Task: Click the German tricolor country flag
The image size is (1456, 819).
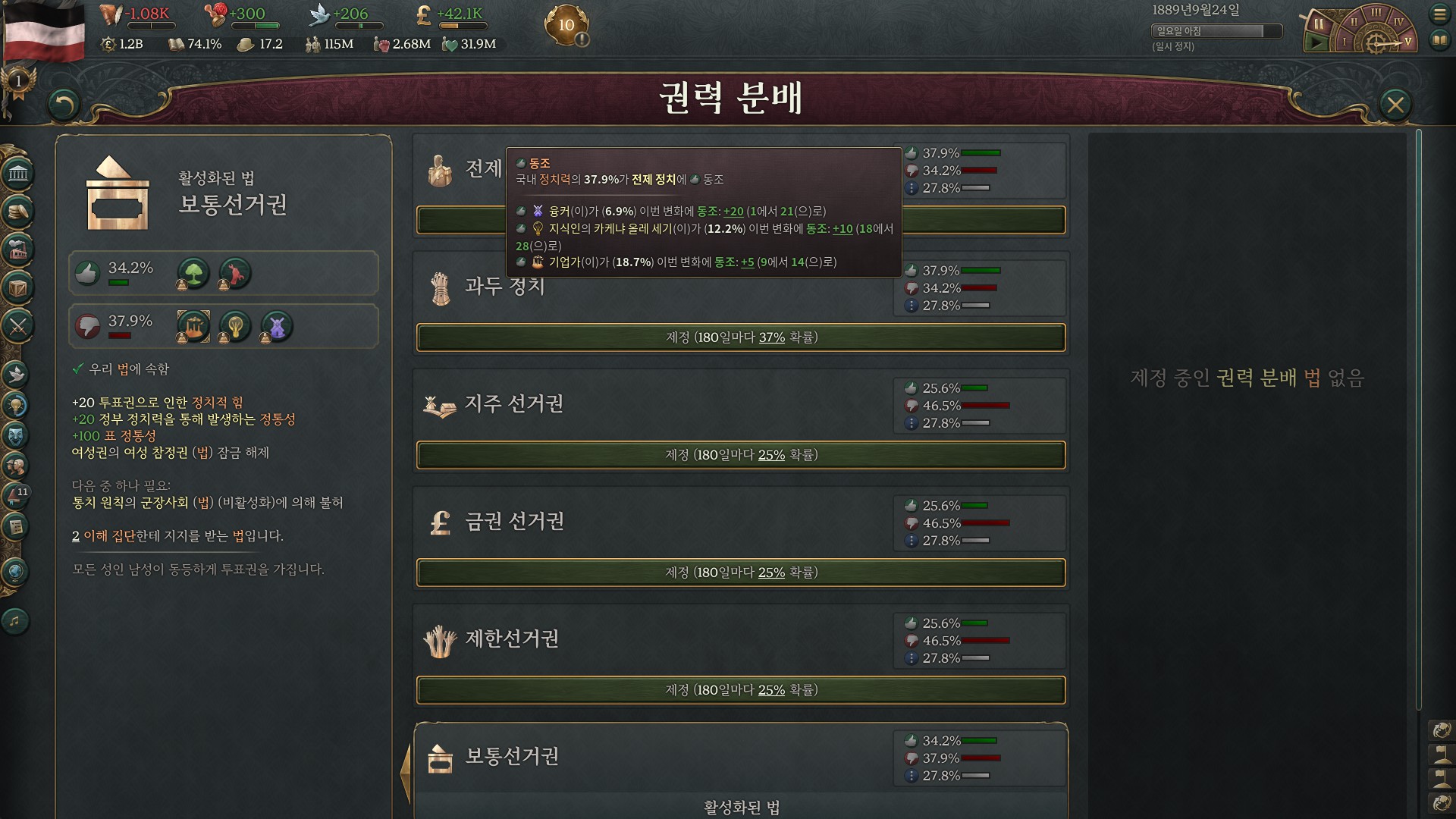Action: pos(44,32)
